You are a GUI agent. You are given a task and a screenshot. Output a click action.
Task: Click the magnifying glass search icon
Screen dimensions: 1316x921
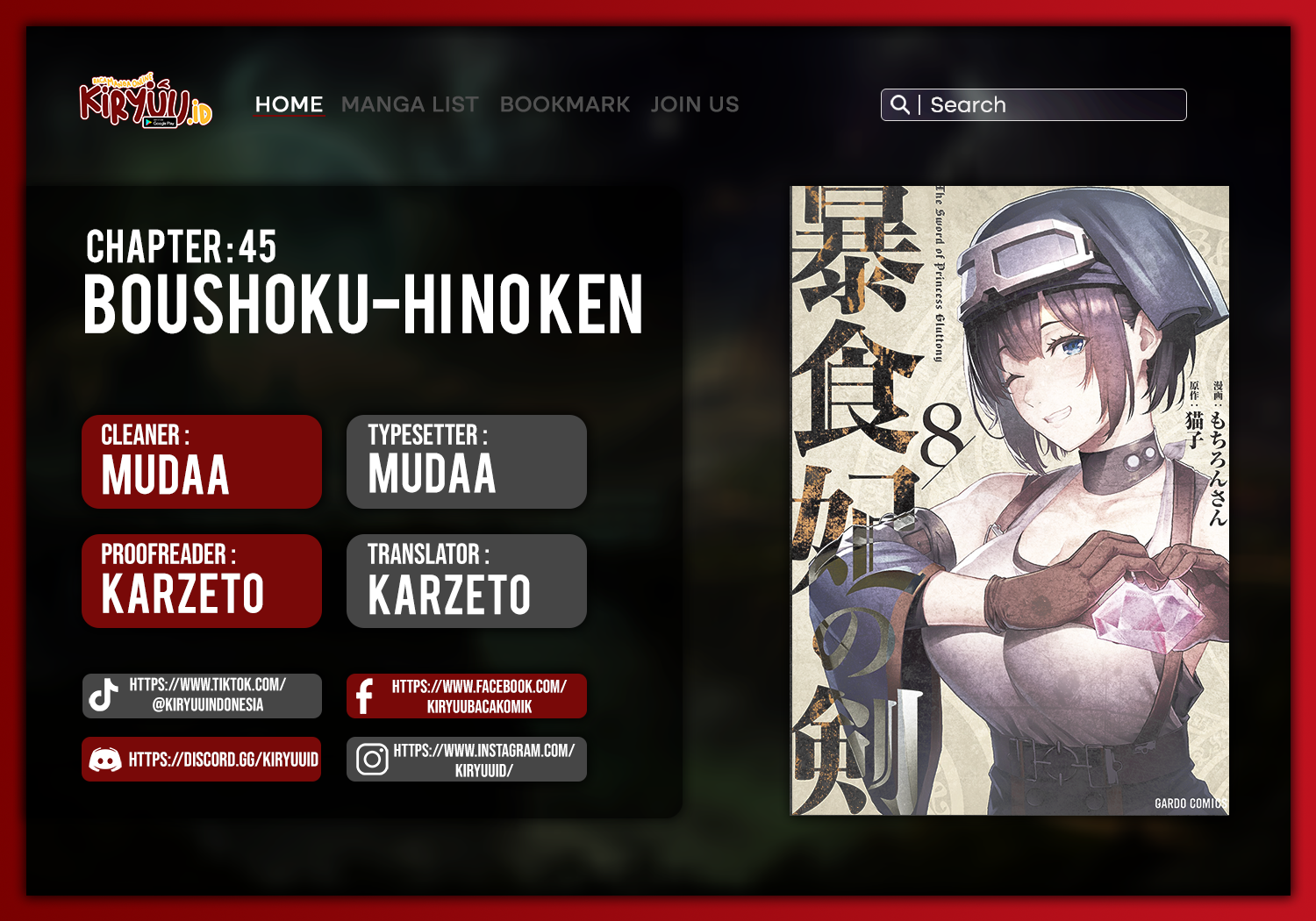tap(899, 105)
